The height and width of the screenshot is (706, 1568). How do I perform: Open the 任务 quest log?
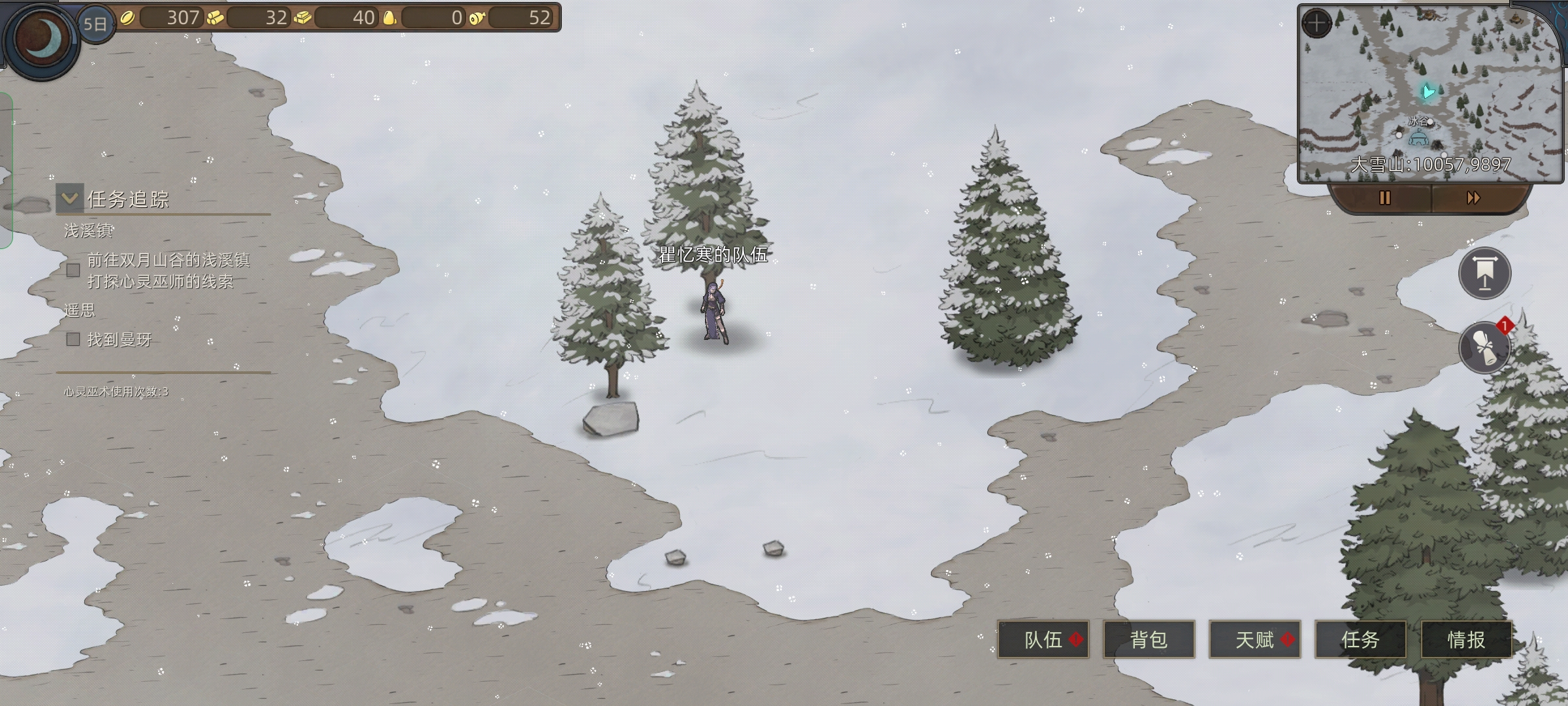coord(1360,639)
